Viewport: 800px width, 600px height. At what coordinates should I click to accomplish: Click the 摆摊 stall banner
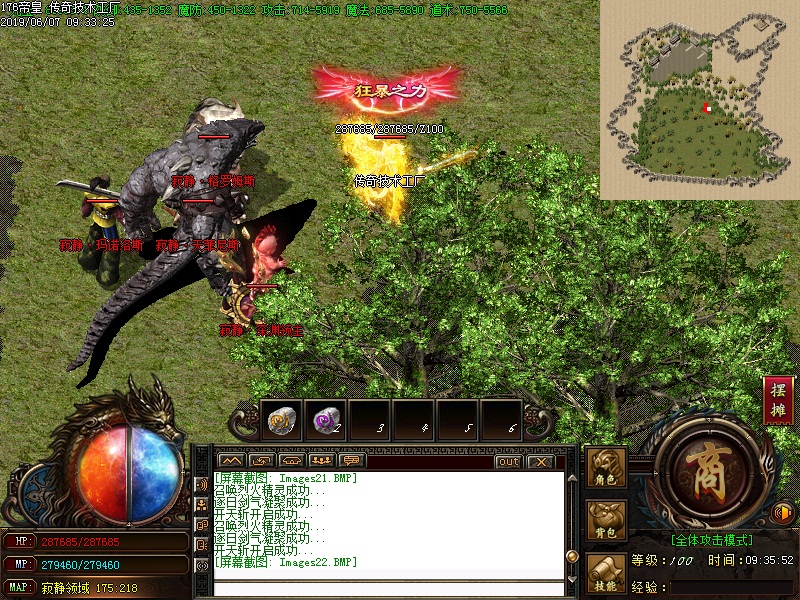778,399
